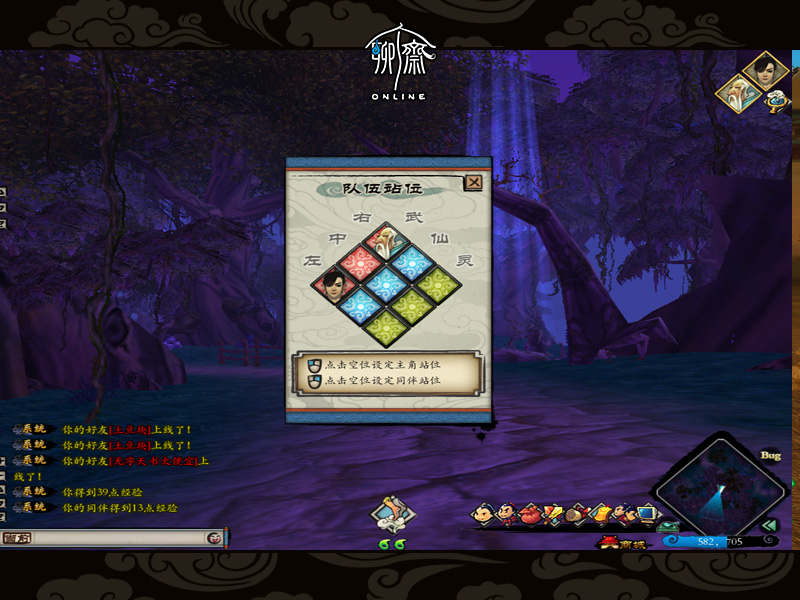Image resolution: width=800 pixels, height=600 pixels.
Task: Collapse the minimap with the green double-arrow
Action: pos(768,524)
